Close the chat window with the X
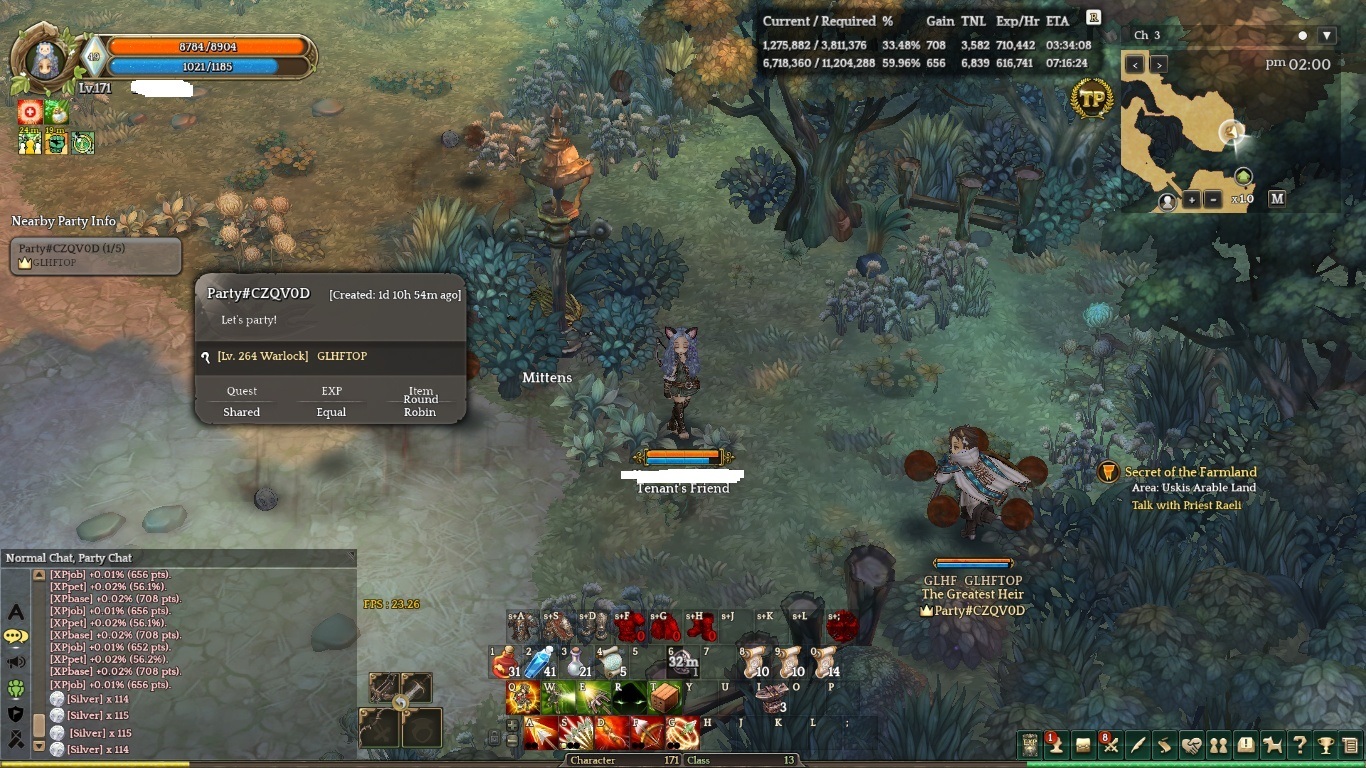 pos(351,556)
